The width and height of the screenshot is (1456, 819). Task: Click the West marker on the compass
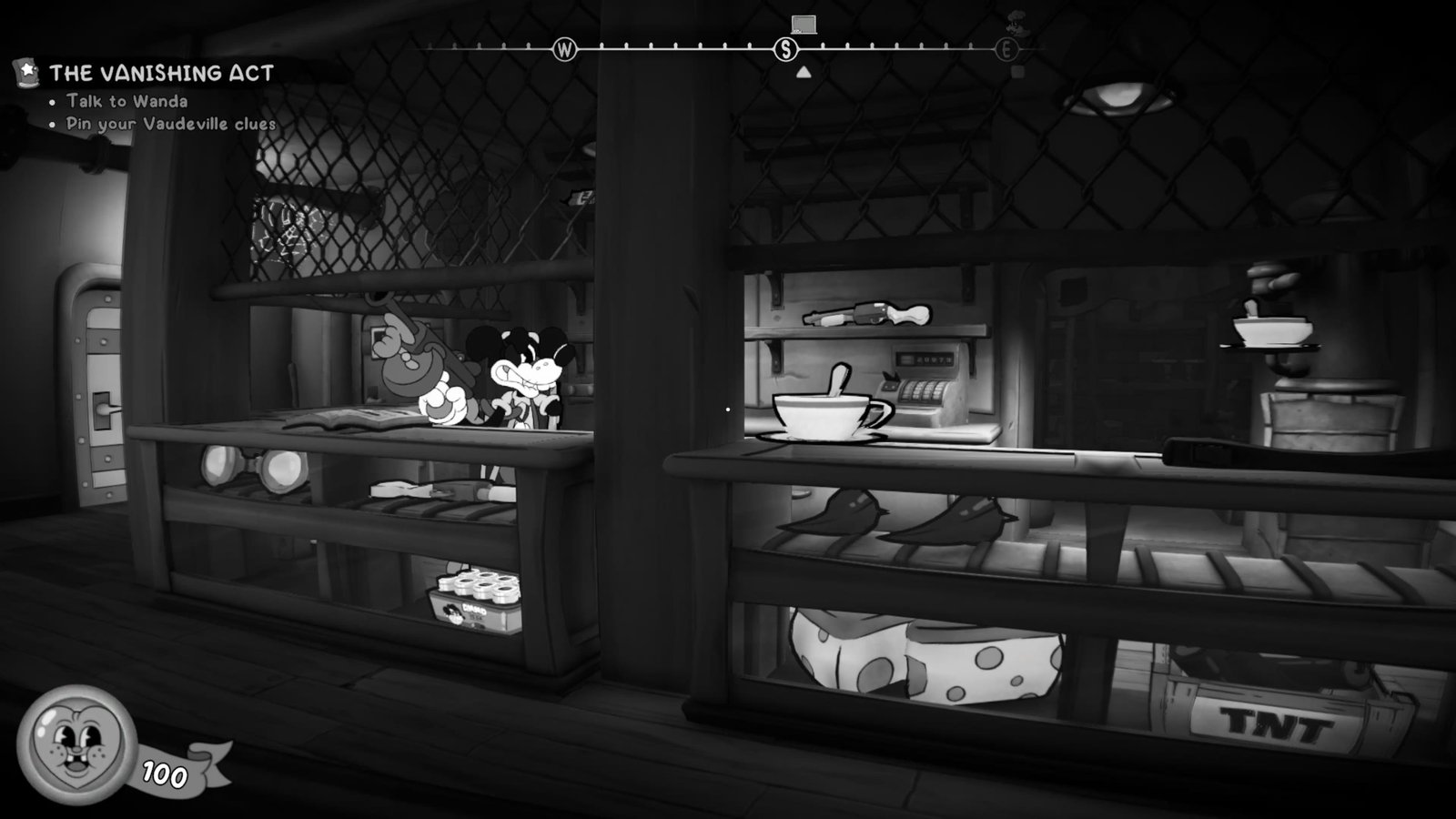(x=565, y=49)
